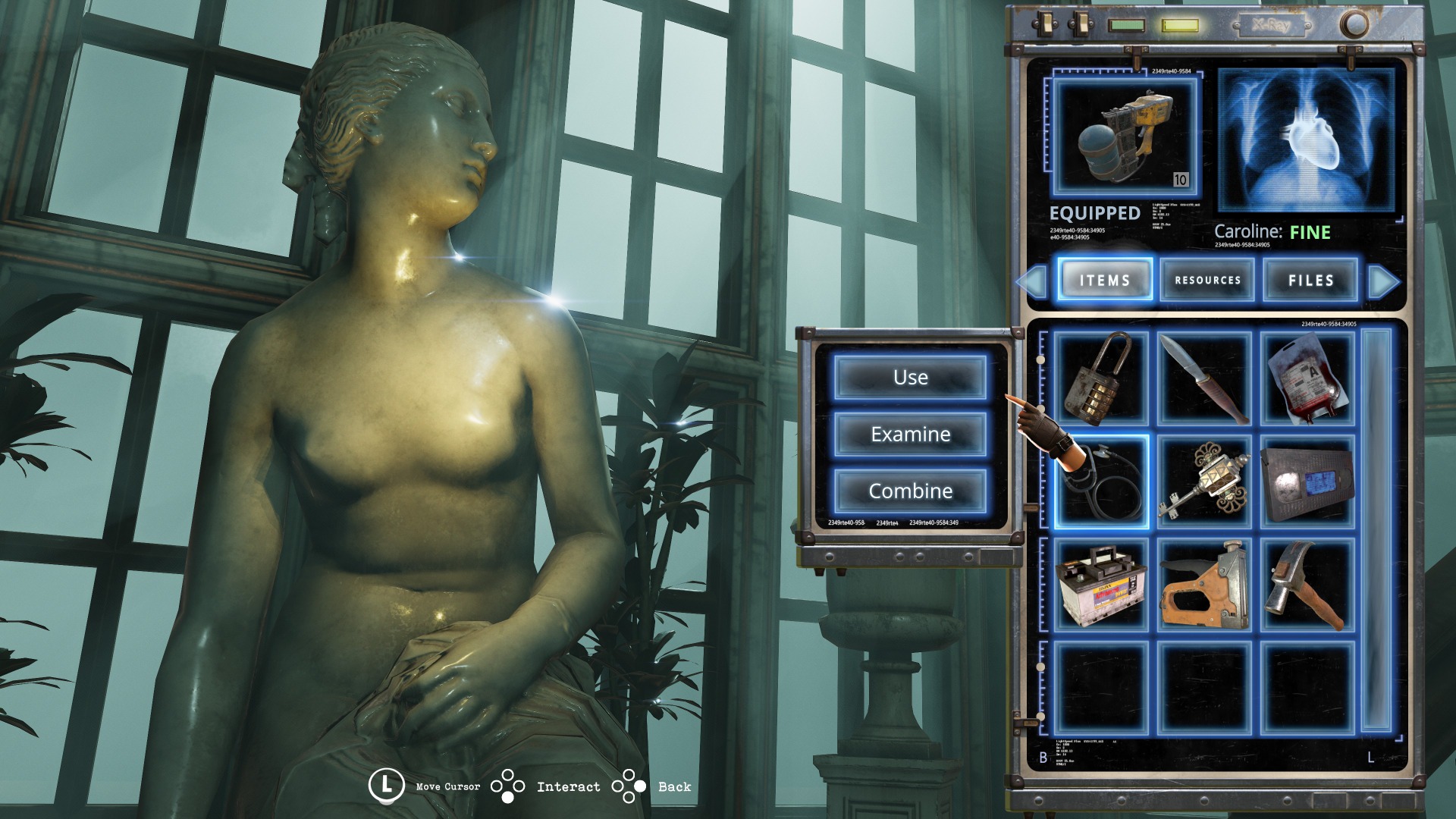
Task: Pick the Combine option
Action: coord(910,491)
